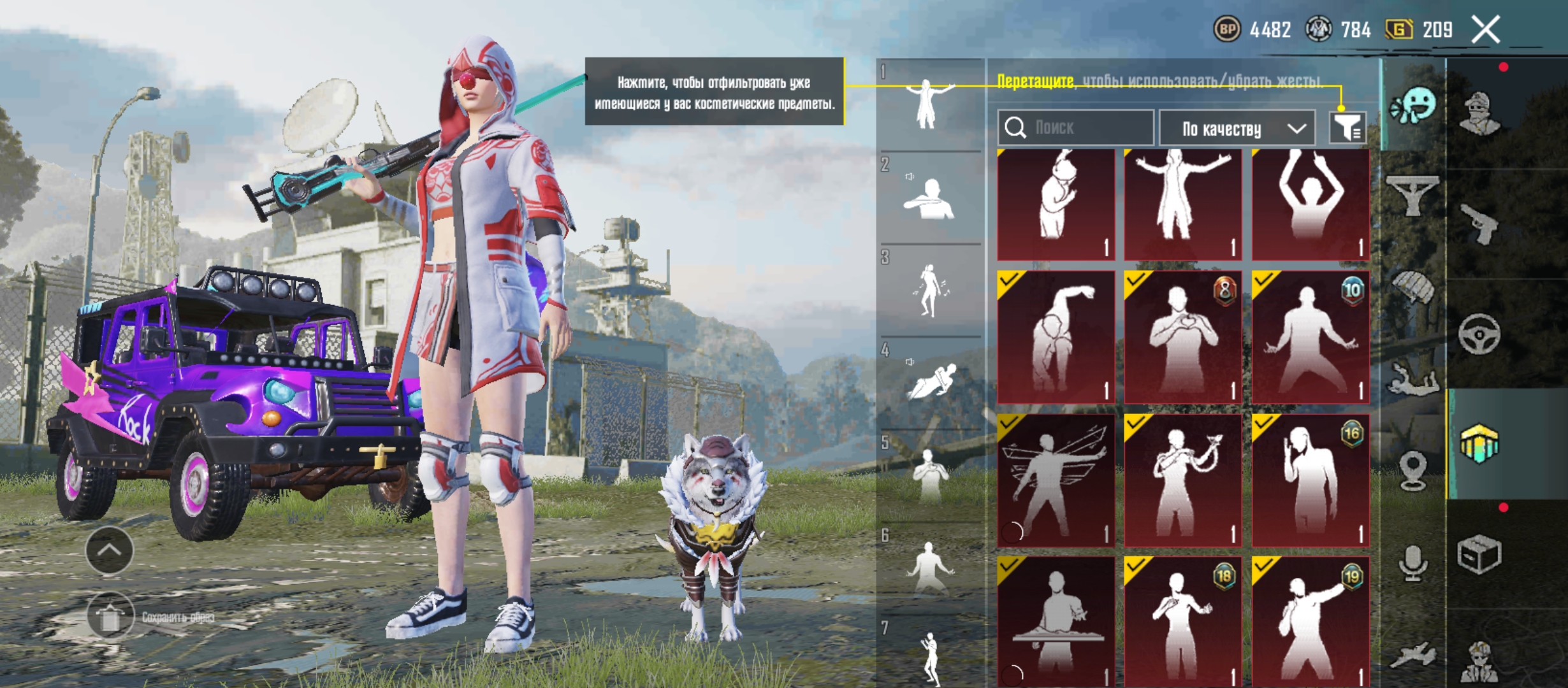The height and width of the screenshot is (688, 1568).
Task: Switch to the pistol weapons section
Action: pos(1479,223)
